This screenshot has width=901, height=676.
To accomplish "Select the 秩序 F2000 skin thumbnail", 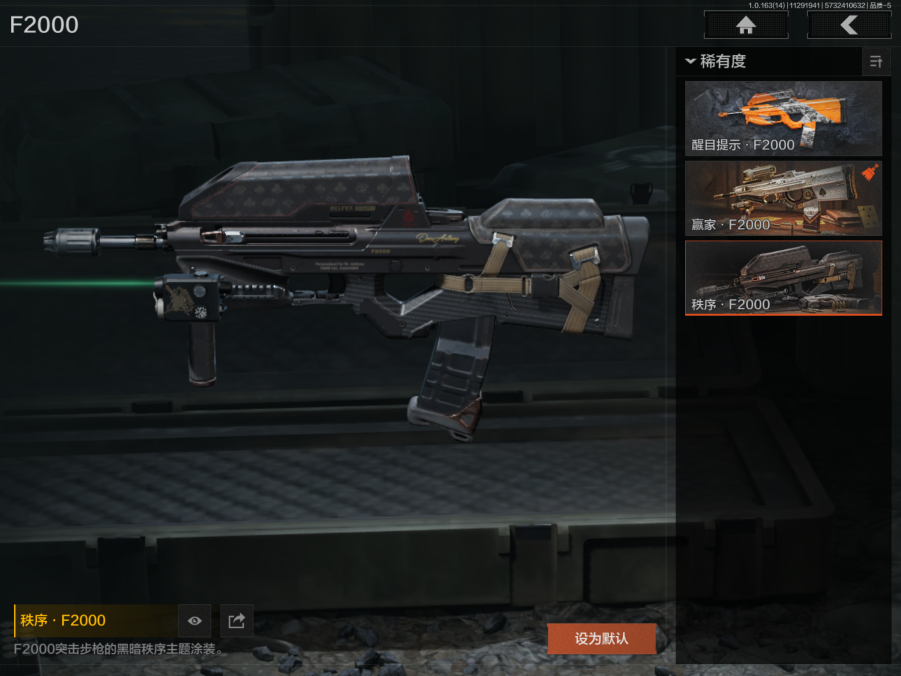I will tap(783, 277).
